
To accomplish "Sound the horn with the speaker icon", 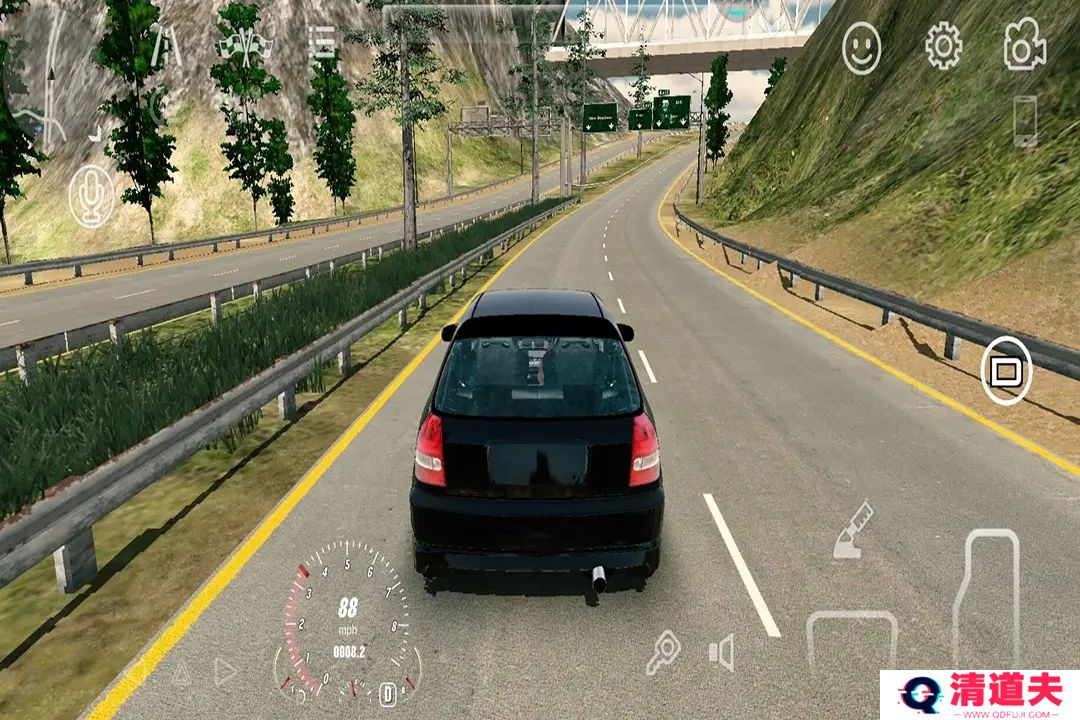I will pyautogui.click(x=721, y=653).
